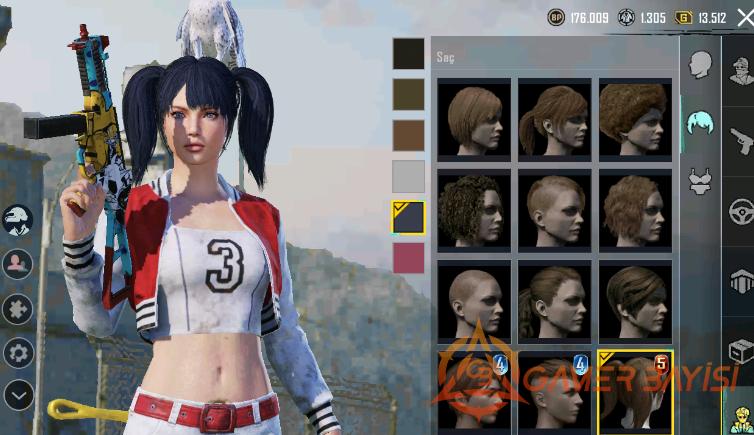Click the puzzle piece icon
This screenshot has width=754, height=435.
(x=18, y=308)
